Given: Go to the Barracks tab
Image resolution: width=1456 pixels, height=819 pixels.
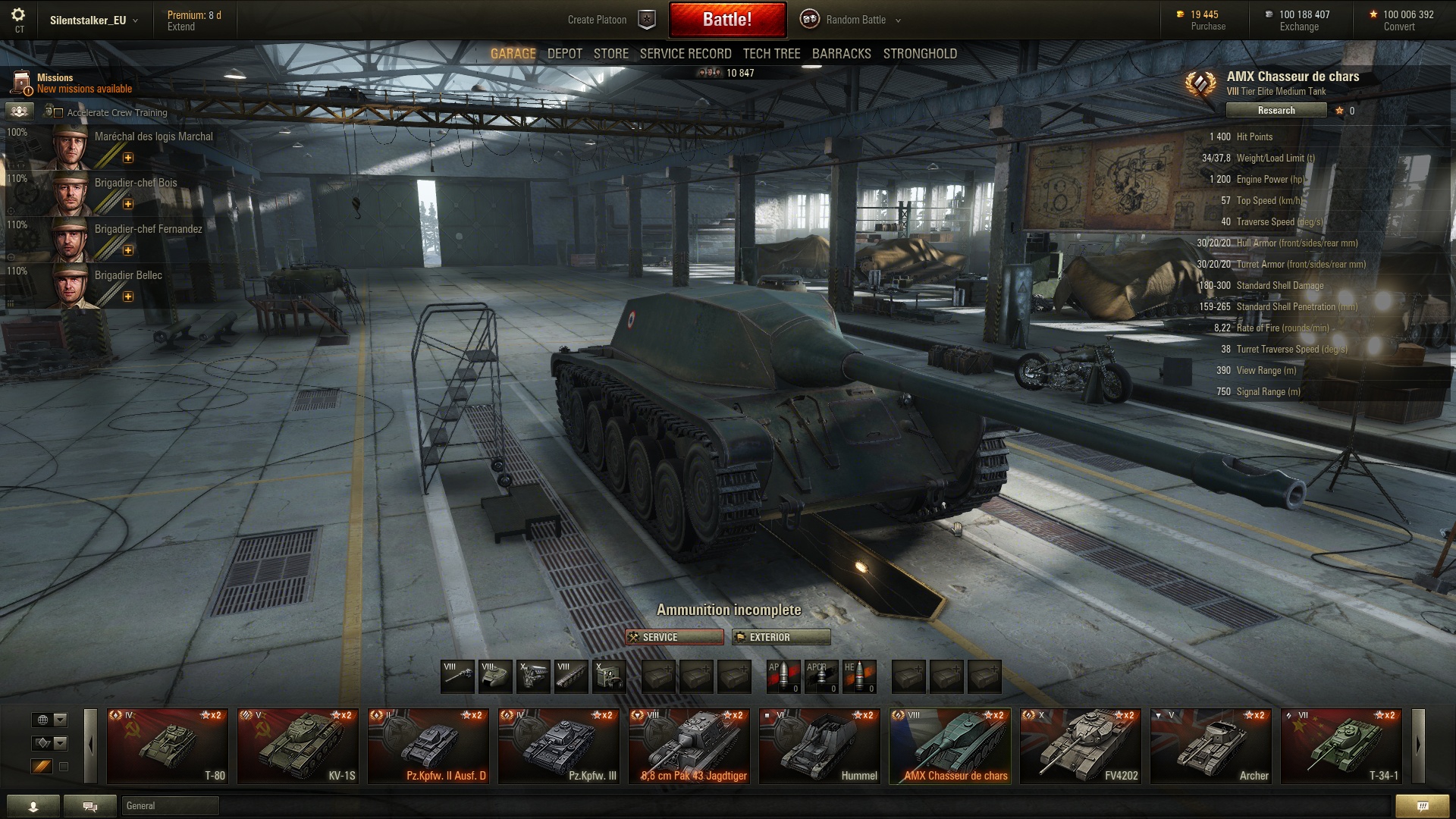Looking at the screenshot, I should pyautogui.click(x=841, y=54).
